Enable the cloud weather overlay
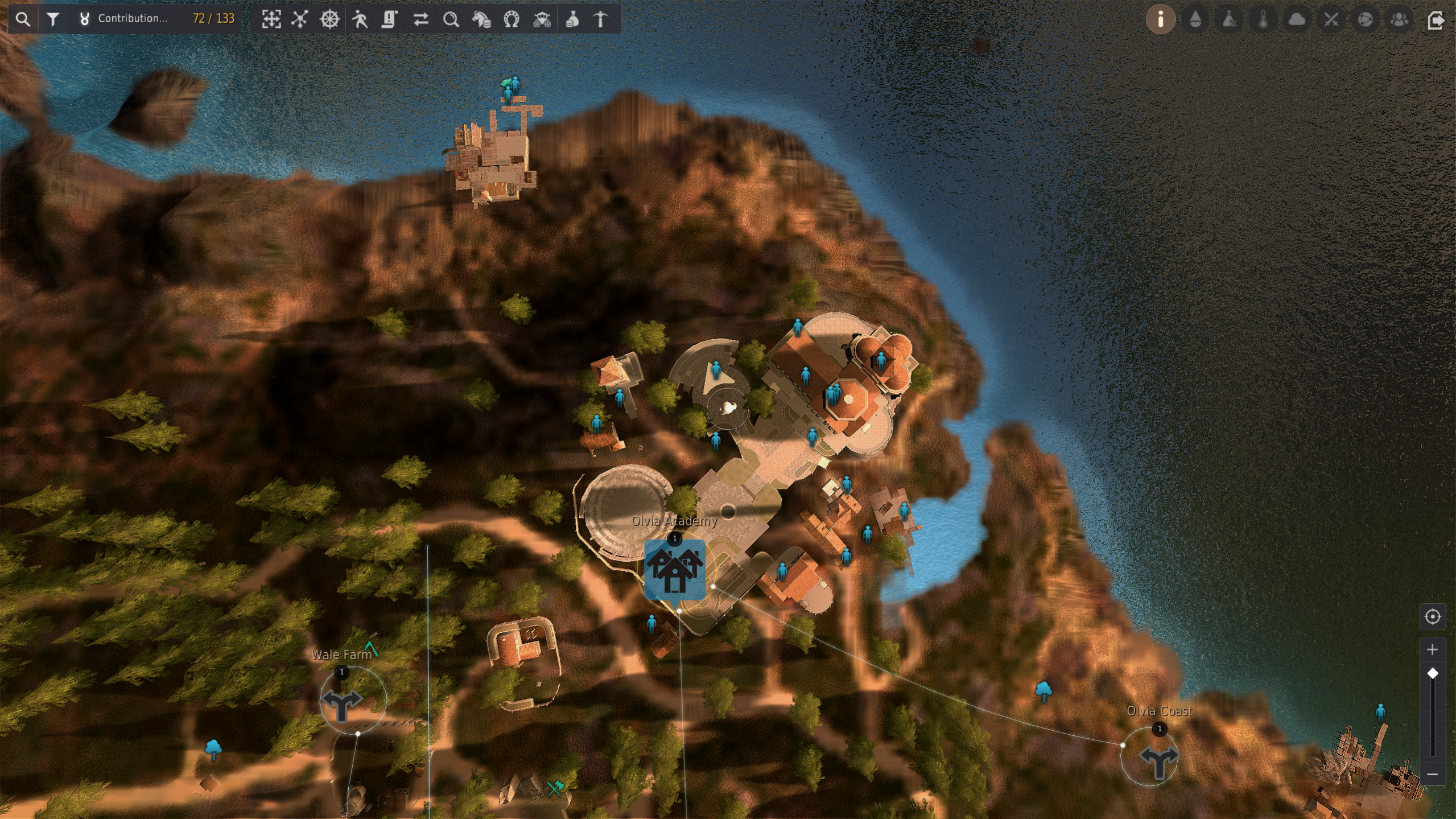This screenshot has width=1456, height=819. tap(1297, 19)
